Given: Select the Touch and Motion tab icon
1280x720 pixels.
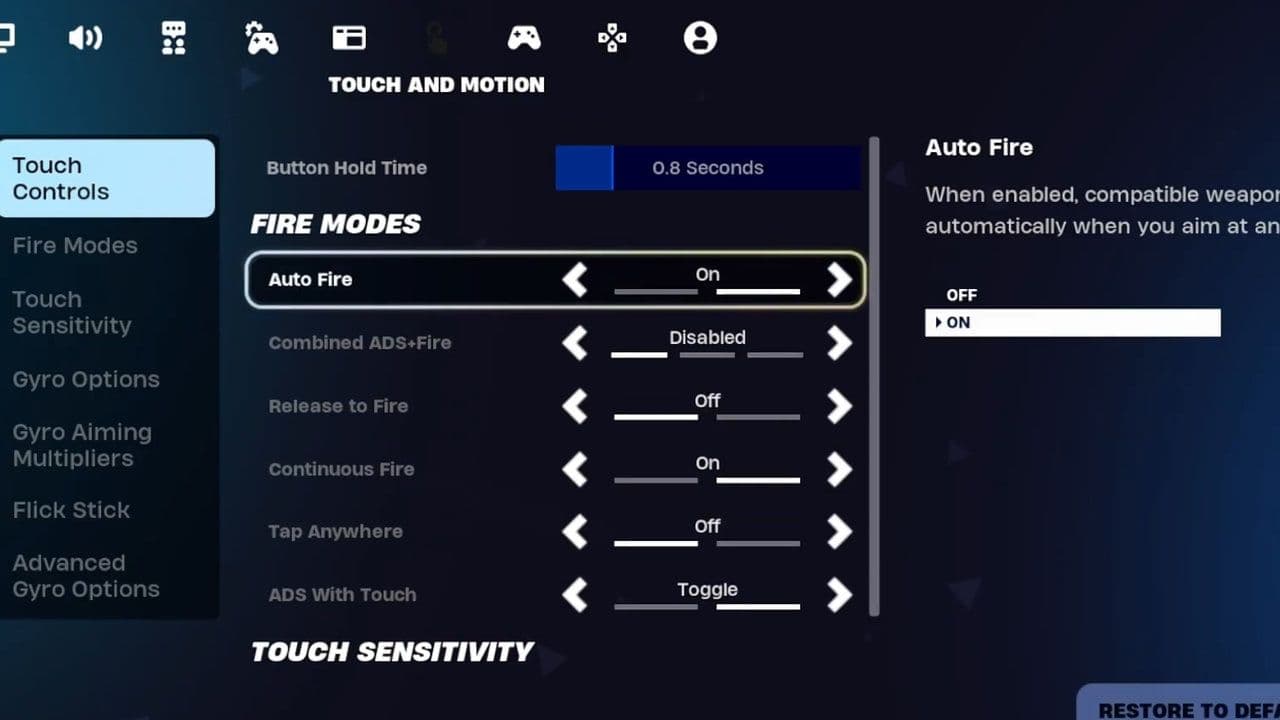Looking at the screenshot, I should pyautogui.click(x=437, y=37).
